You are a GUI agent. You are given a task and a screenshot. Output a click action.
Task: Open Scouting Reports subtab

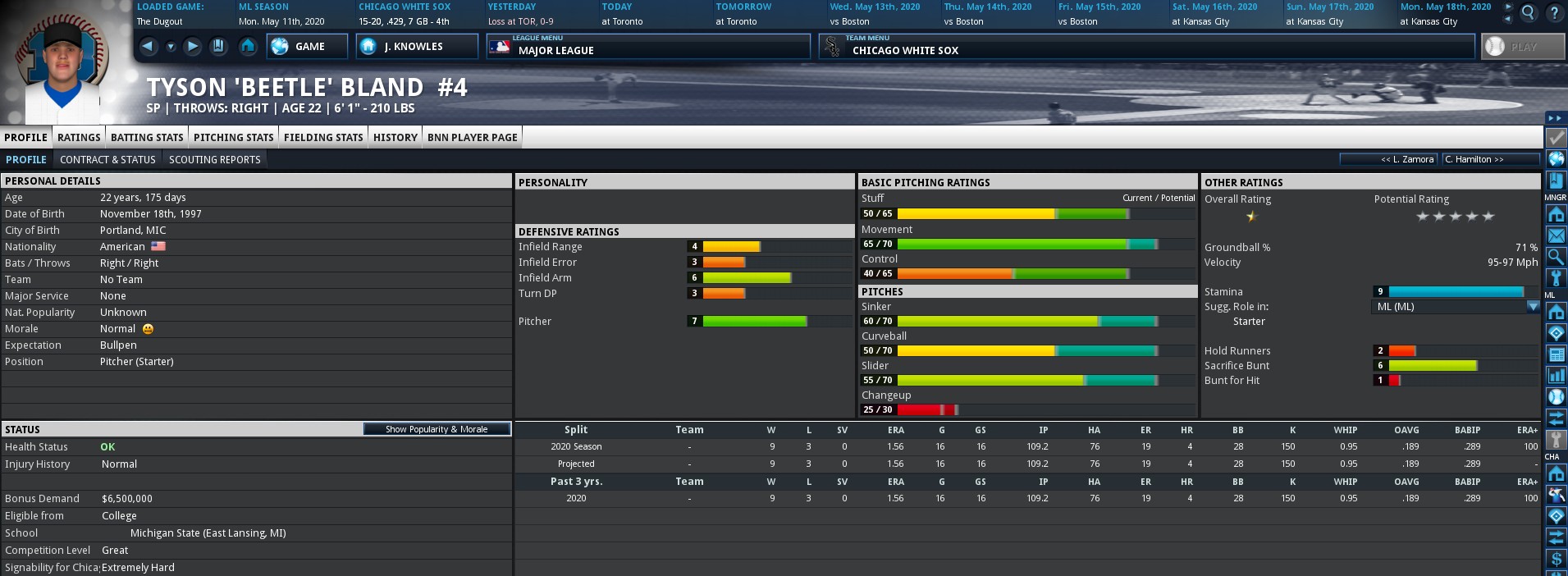214,159
